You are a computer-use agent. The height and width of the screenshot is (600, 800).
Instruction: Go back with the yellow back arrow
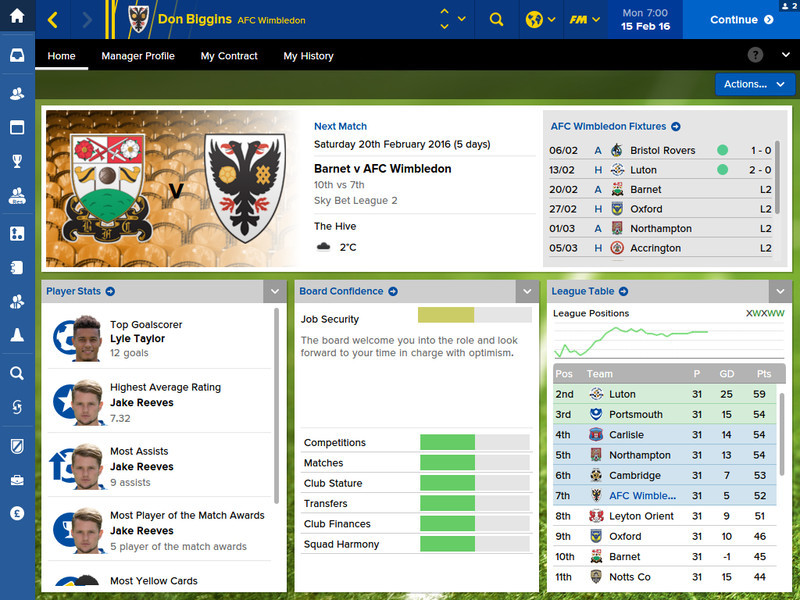[53, 19]
